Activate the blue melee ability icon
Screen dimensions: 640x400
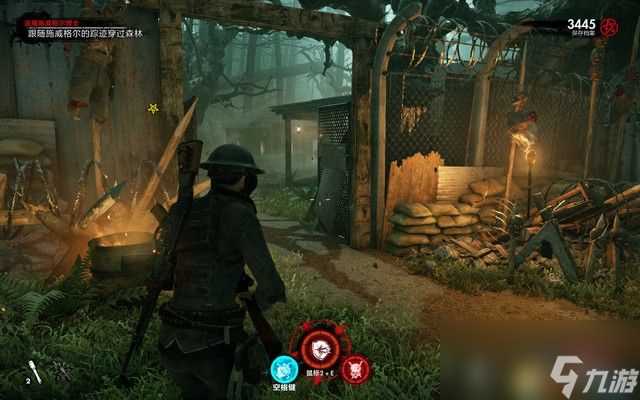click(x=284, y=367)
